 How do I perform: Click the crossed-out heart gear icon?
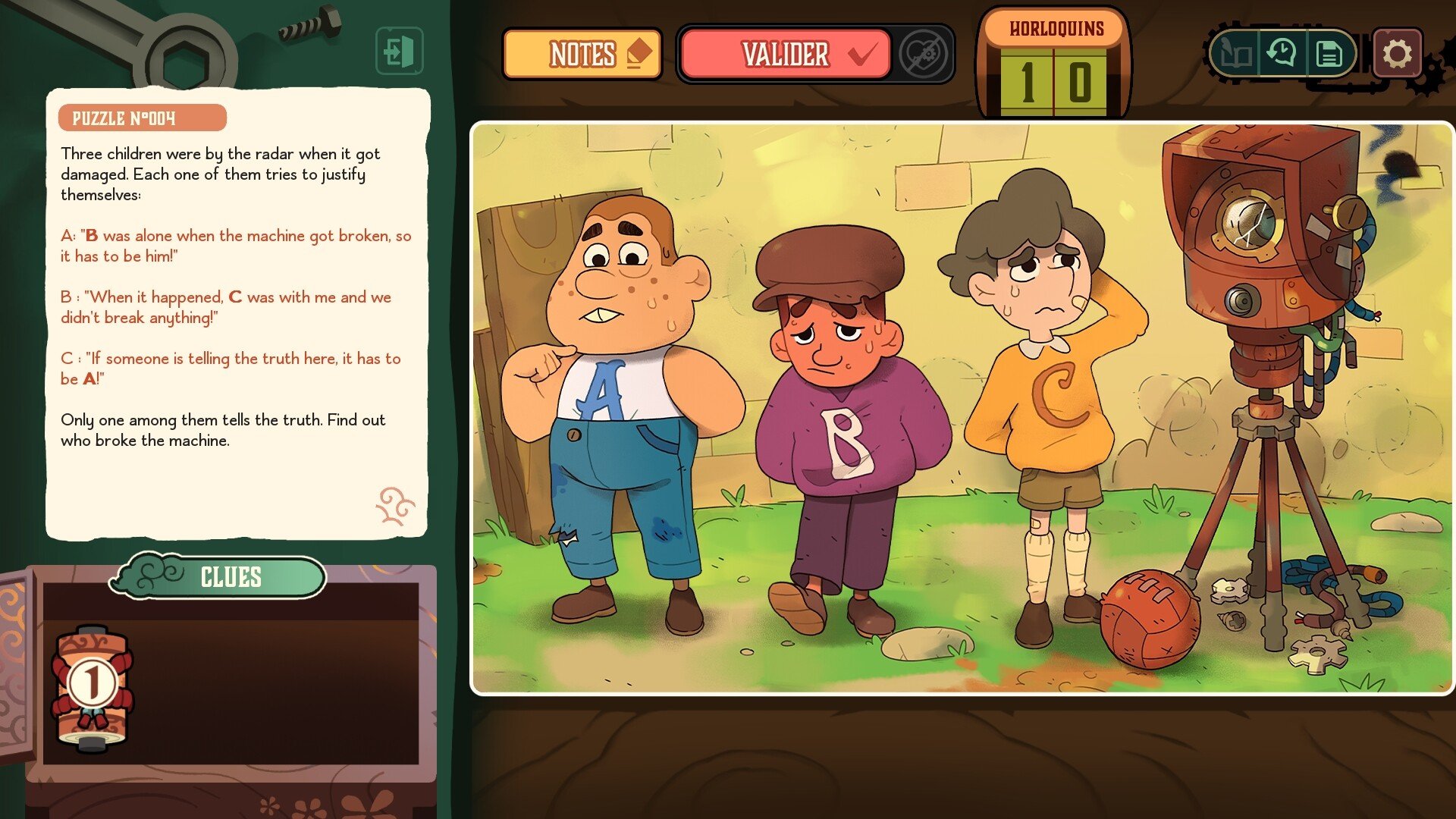click(x=923, y=54)
